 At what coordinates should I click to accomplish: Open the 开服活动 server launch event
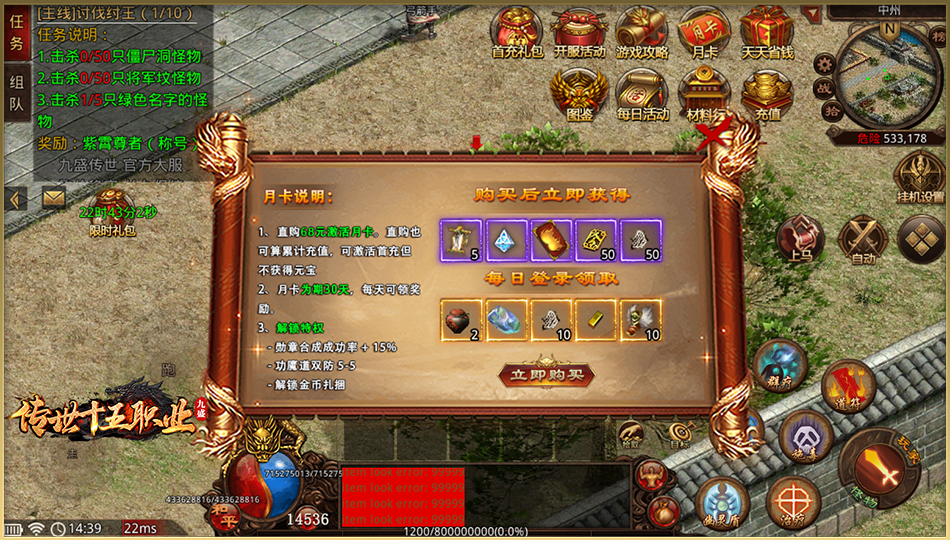click(579, 32)
